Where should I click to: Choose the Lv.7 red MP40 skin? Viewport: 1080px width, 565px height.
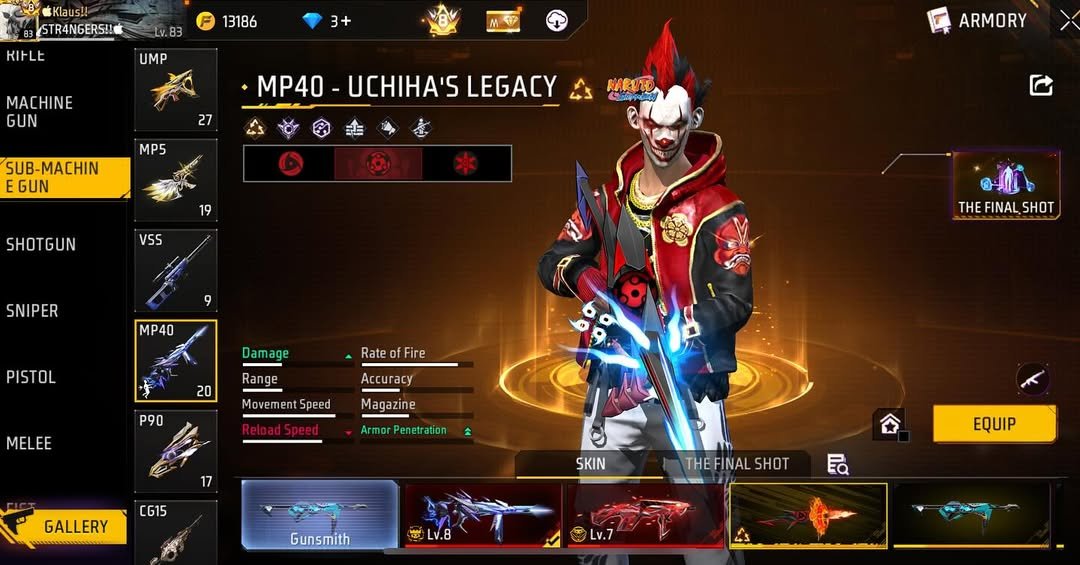[645, 515]
